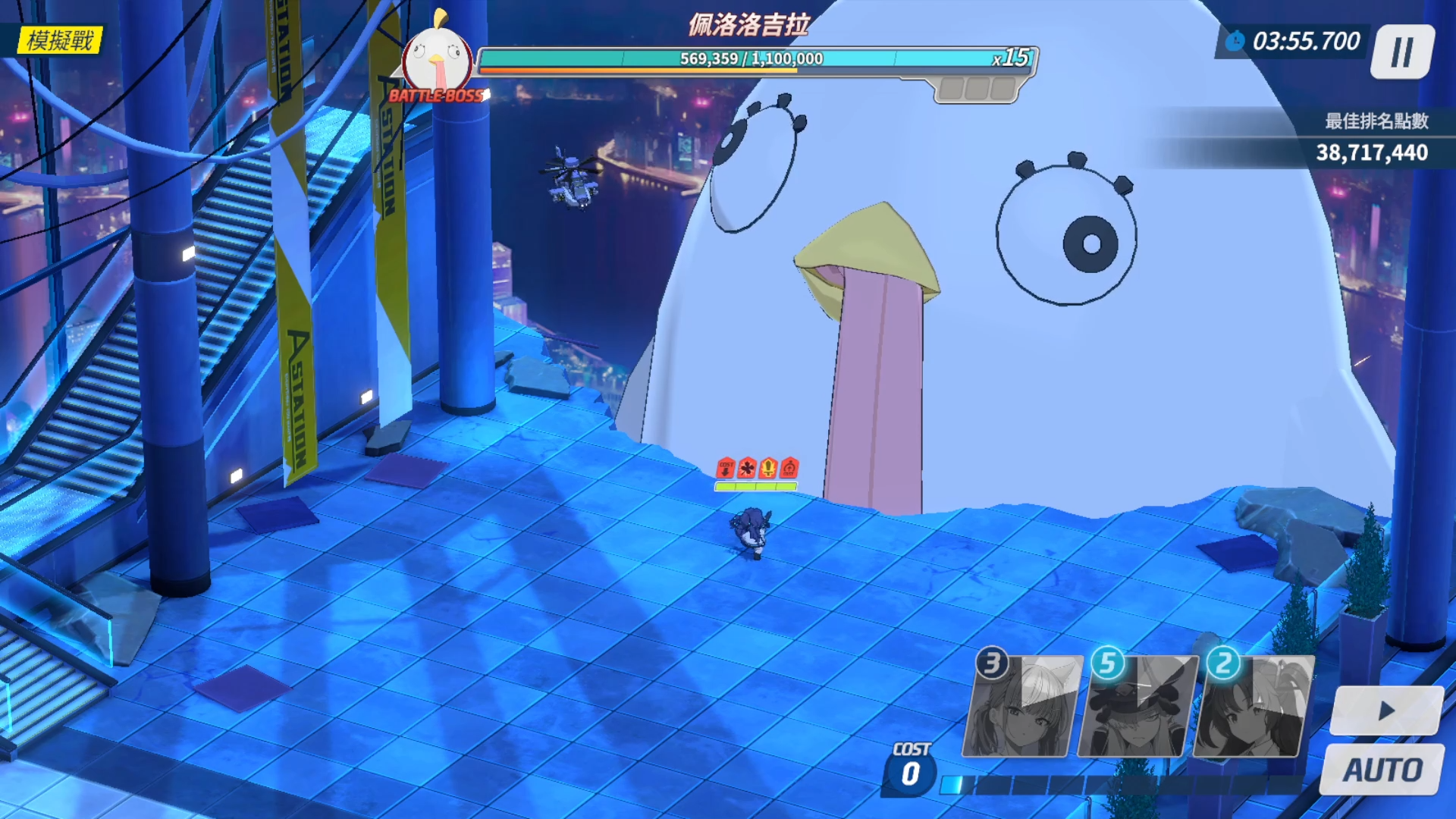This screenshot has width=1456, height=819.
Task: Select the cost 5 skill card
Action: tap(1137, 707)
